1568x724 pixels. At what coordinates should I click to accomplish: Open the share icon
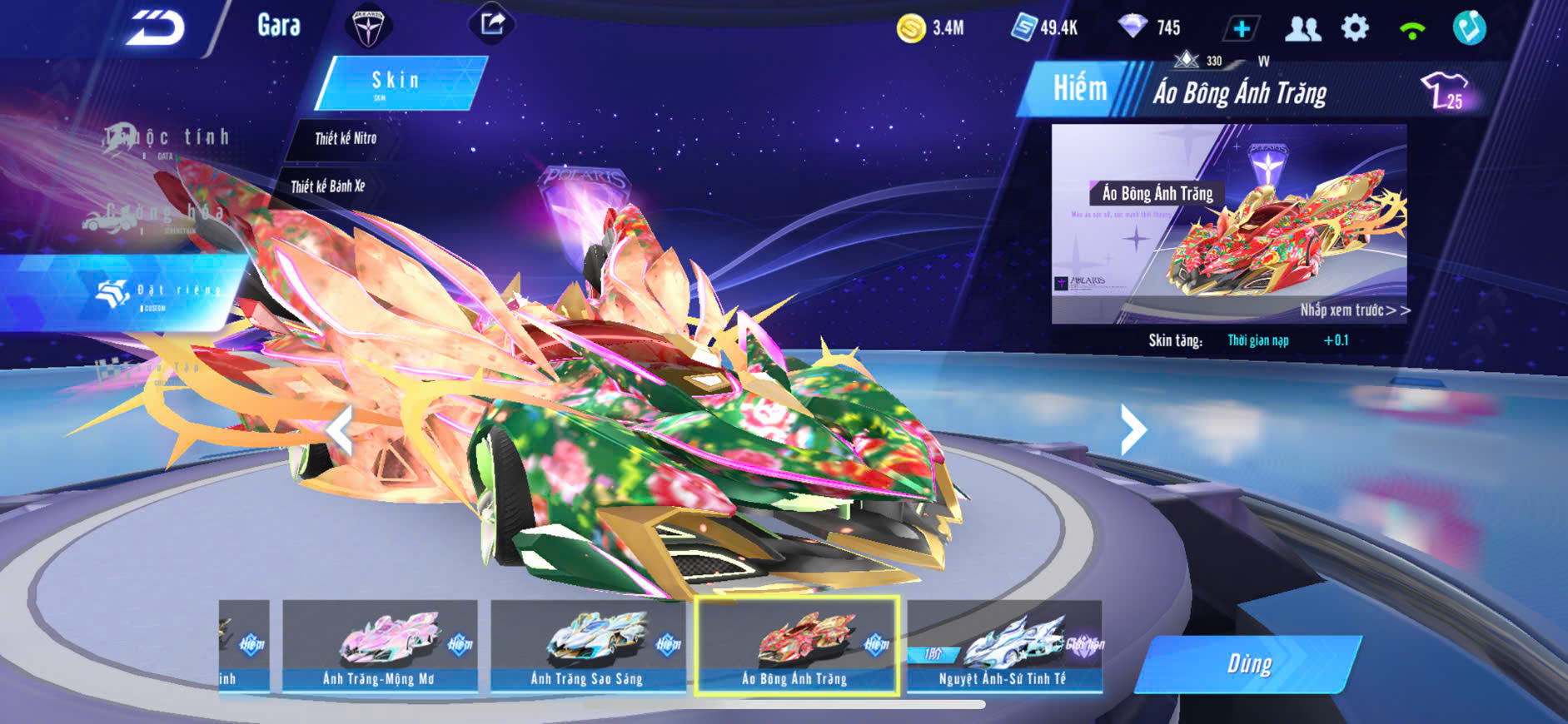click(492, 24)
